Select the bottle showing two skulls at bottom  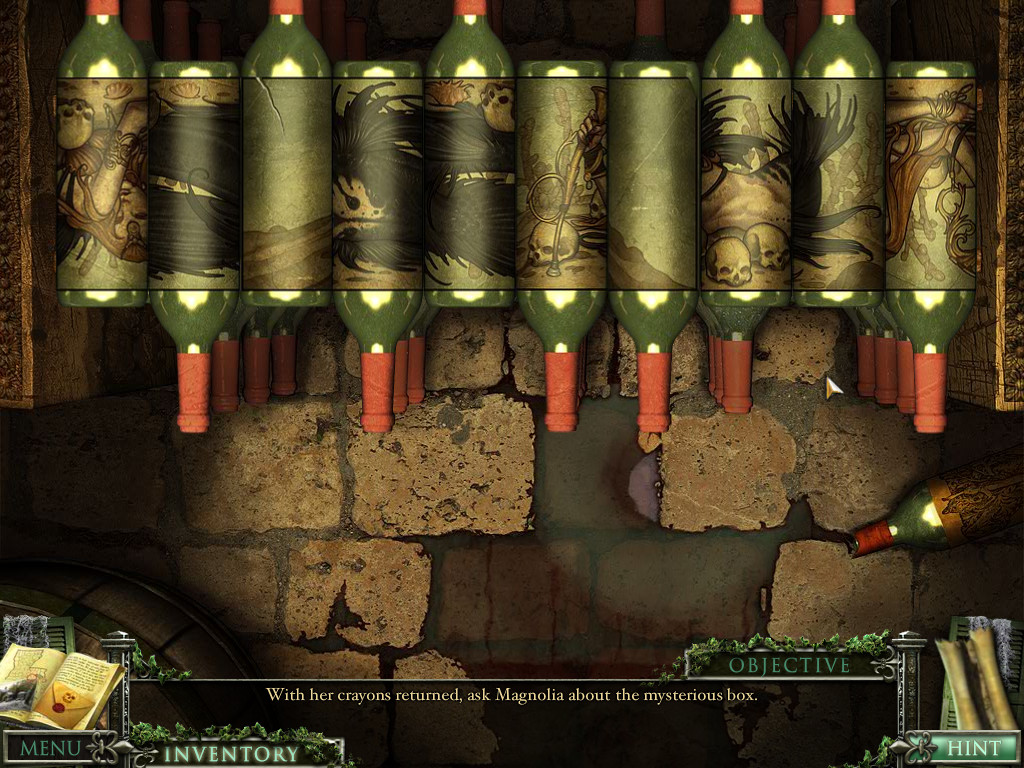click(746, 185)
